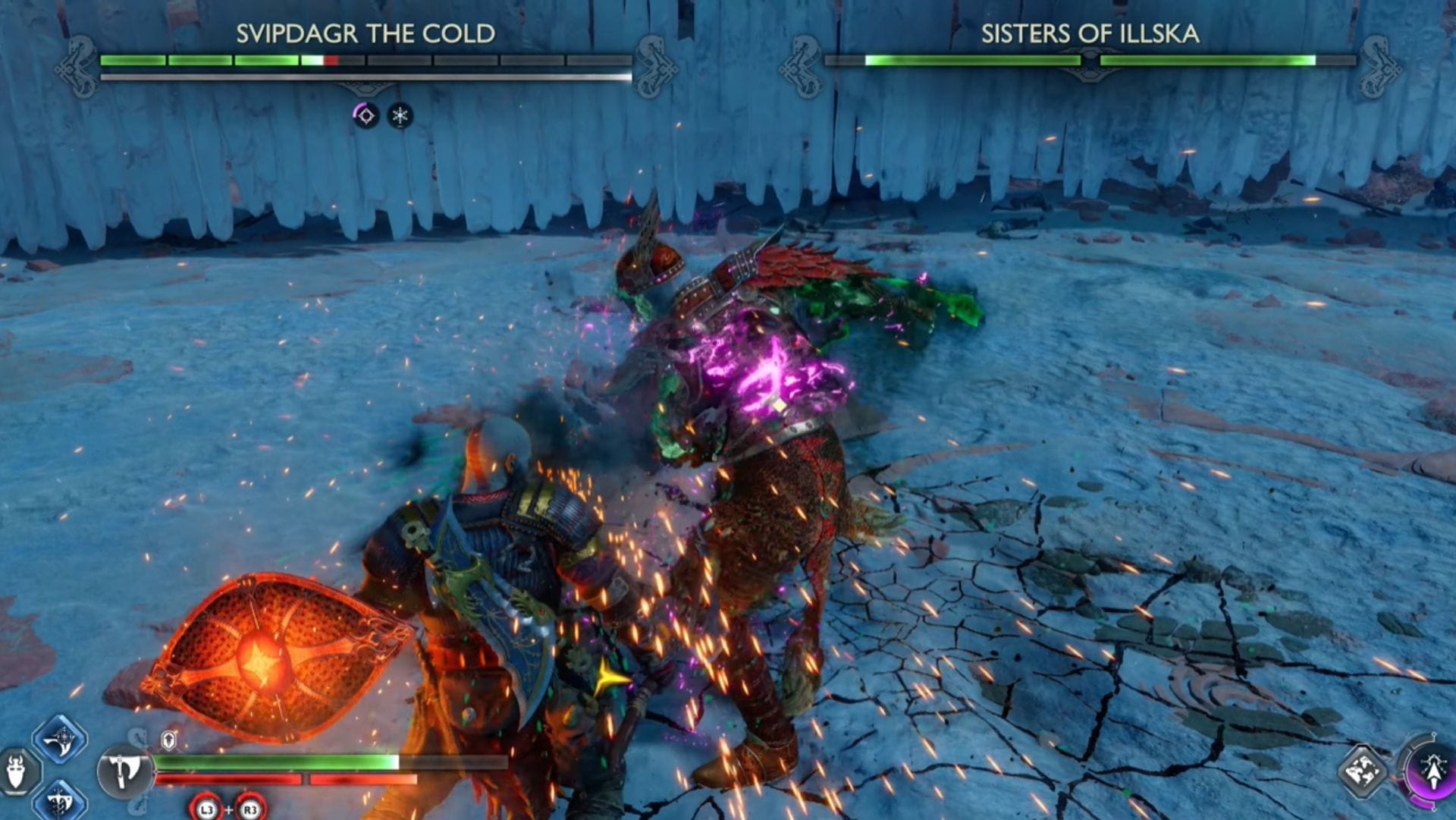Click the purple boss stun status icon
1456x820 pixels.
point(365,115)
